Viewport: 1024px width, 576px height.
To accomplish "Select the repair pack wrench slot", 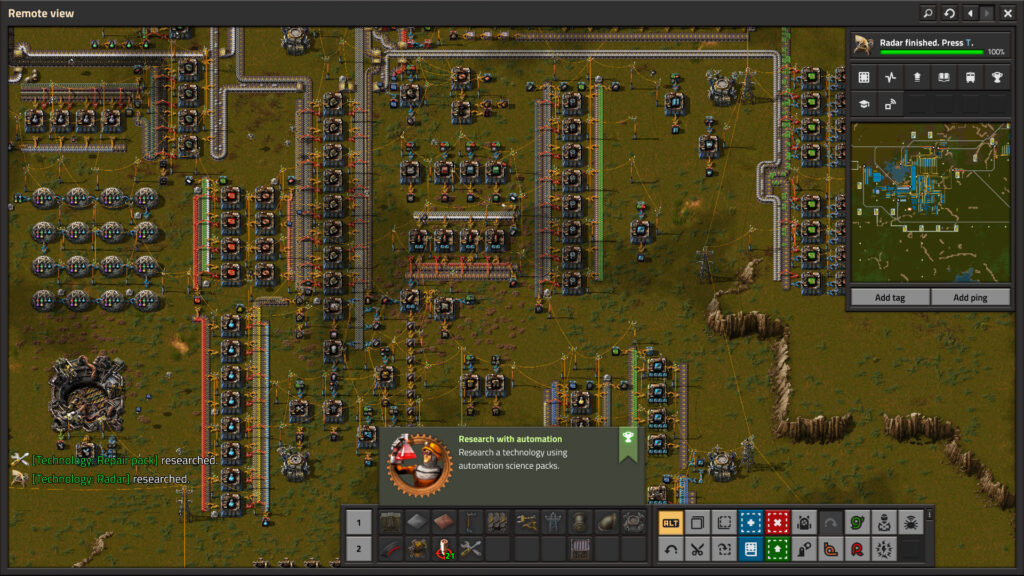I will click(471, 549).
